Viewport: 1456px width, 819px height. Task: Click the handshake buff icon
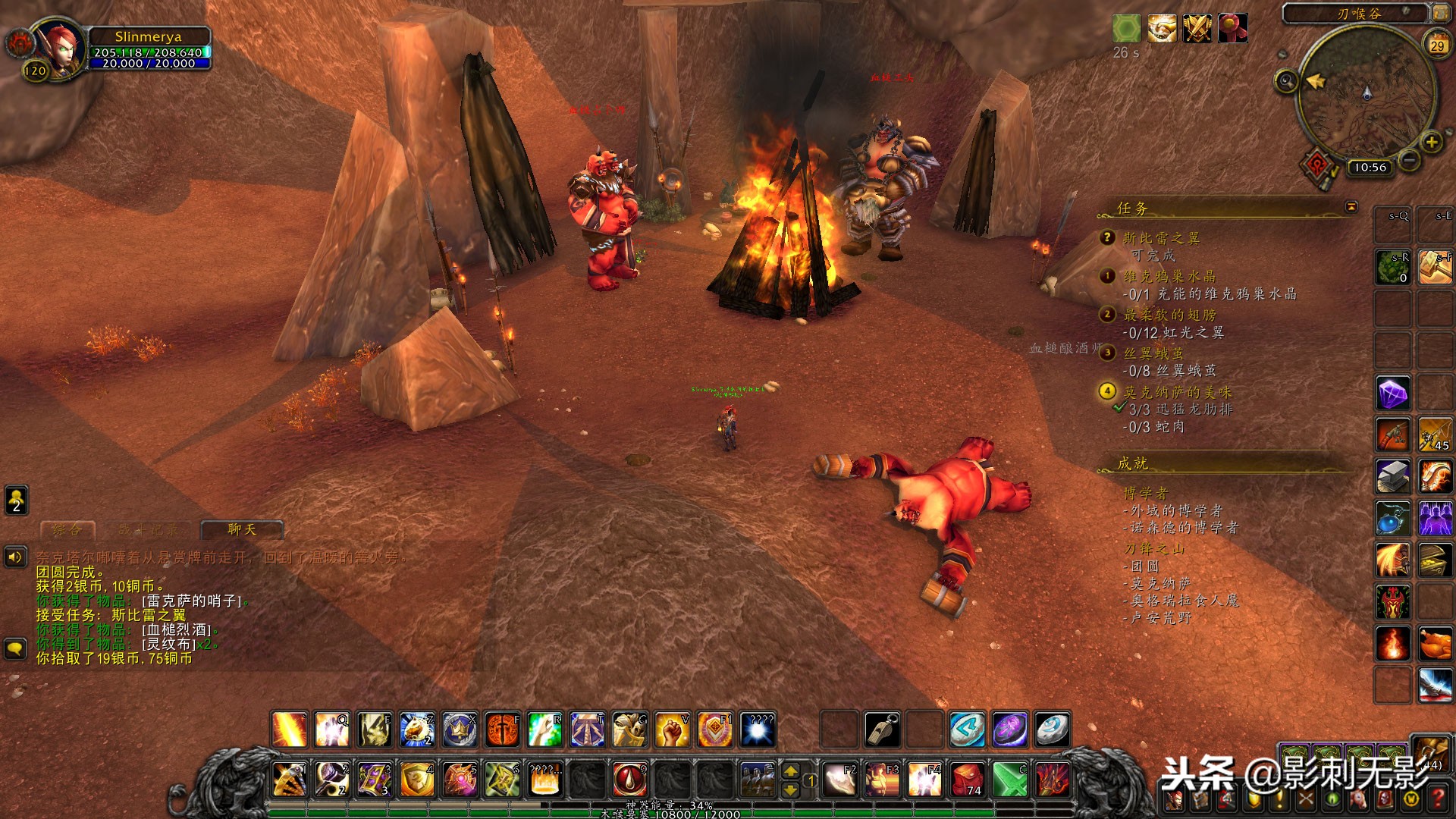1161,29
